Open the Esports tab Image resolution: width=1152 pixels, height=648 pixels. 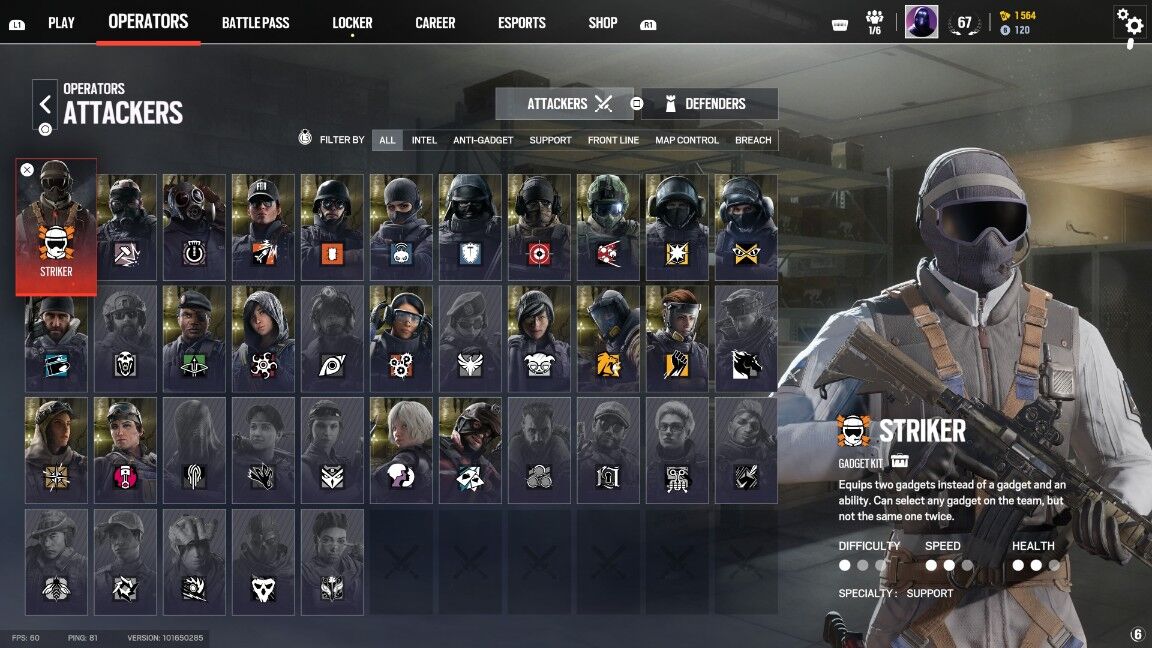coord(522,22)
